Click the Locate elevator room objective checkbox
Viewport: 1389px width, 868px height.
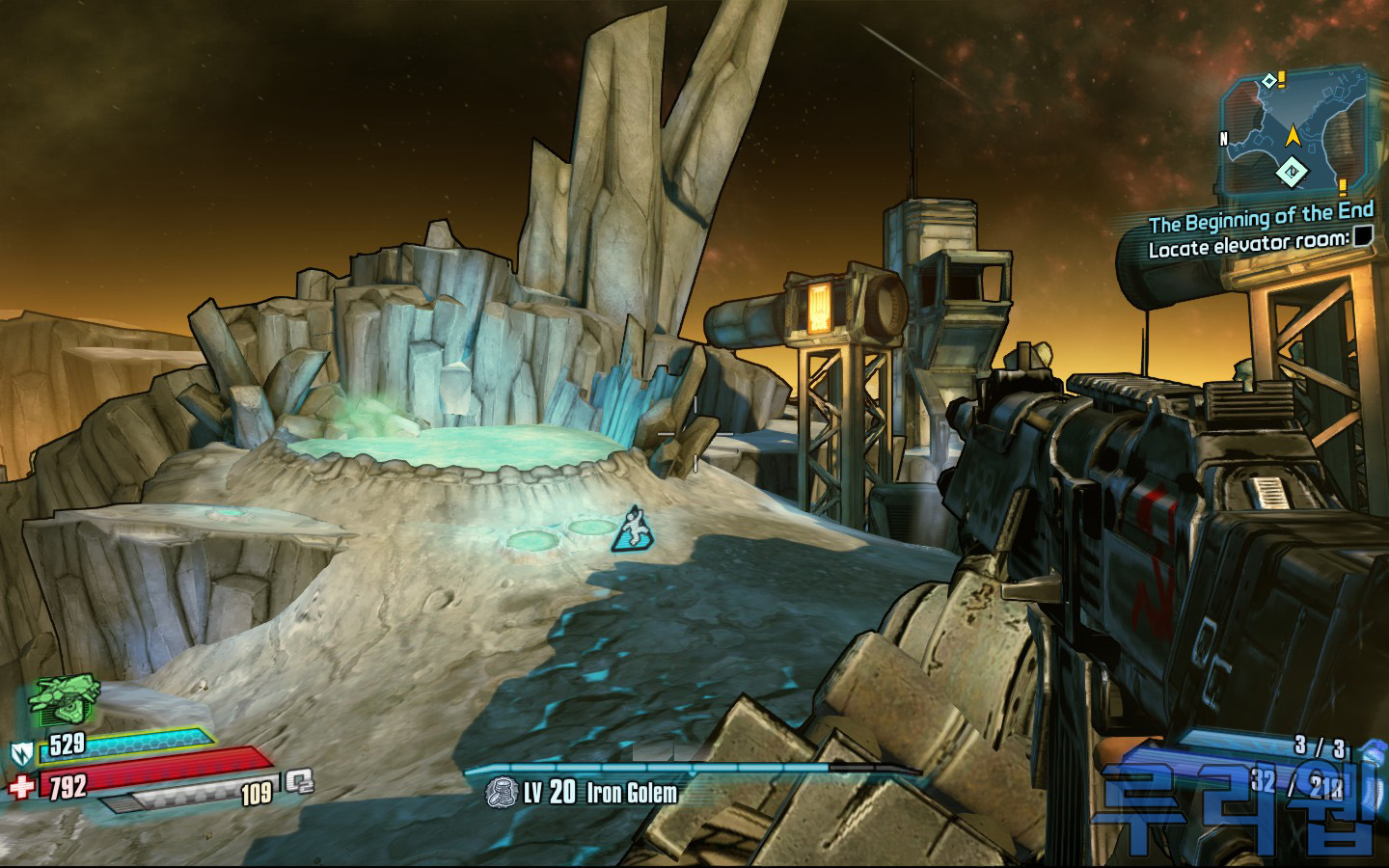(x=1362, y=237)
